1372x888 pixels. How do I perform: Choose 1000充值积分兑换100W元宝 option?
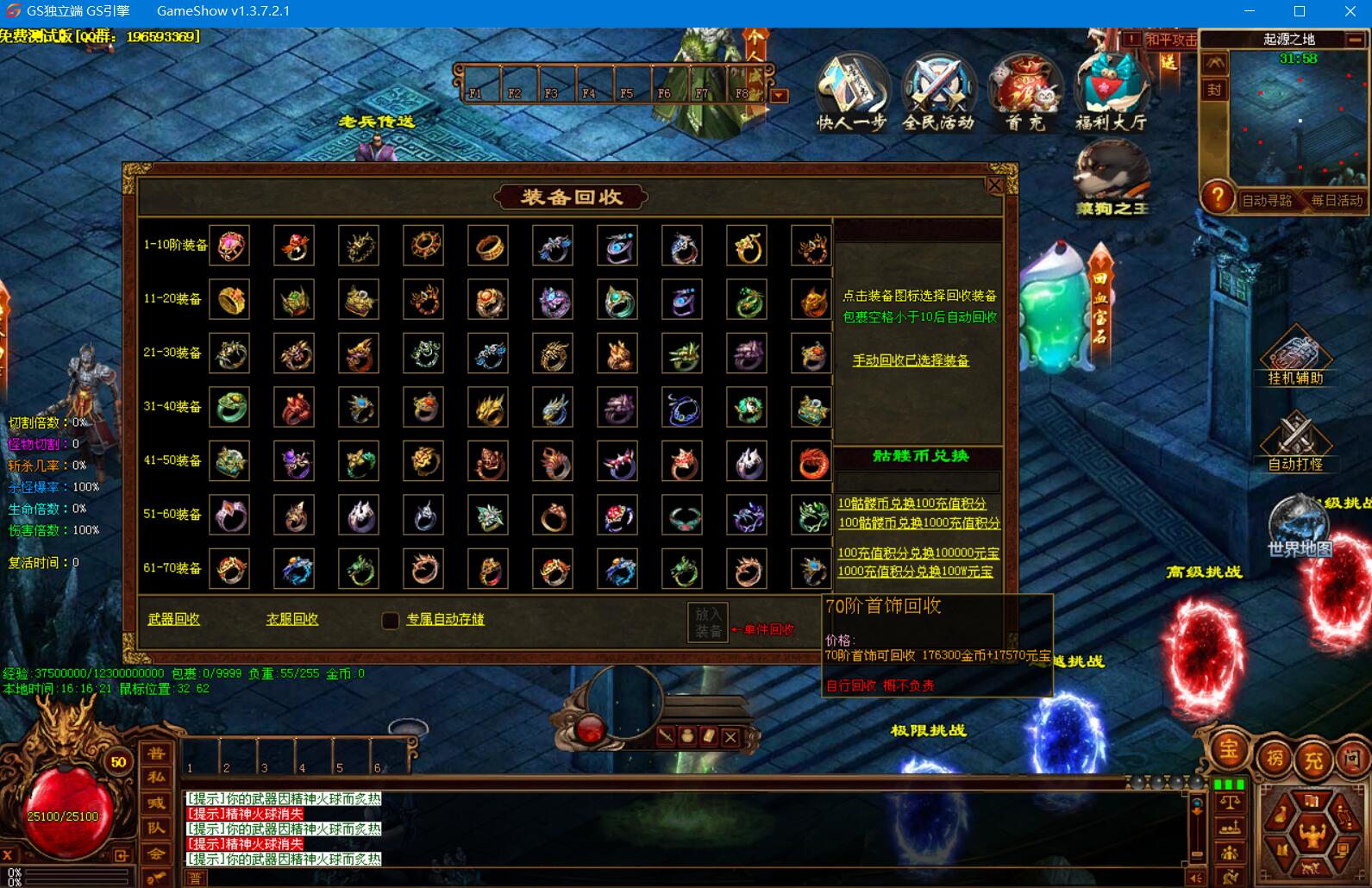[x=915, y=572]
